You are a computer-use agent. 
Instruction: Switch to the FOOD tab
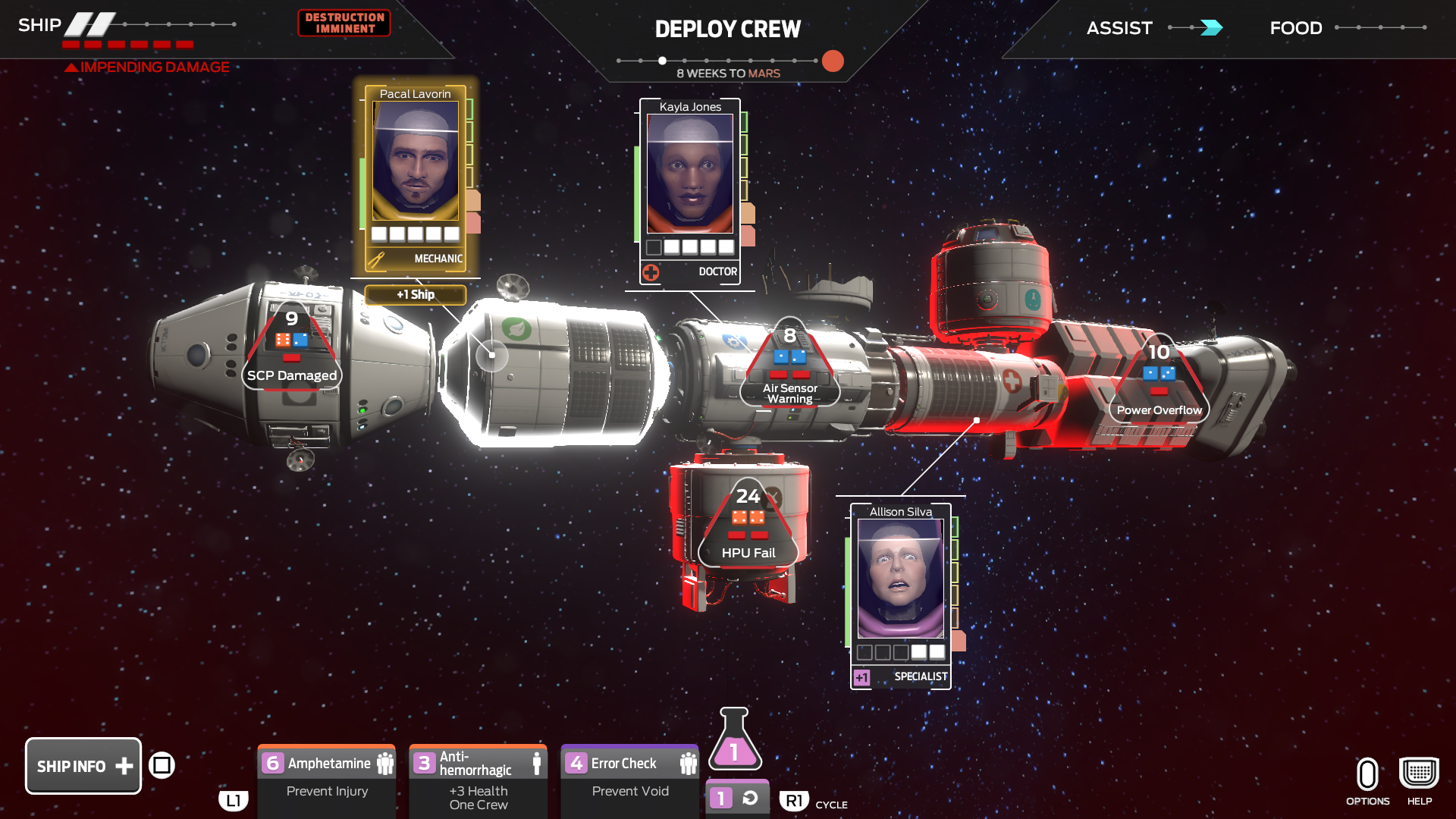coord(1295,28)
